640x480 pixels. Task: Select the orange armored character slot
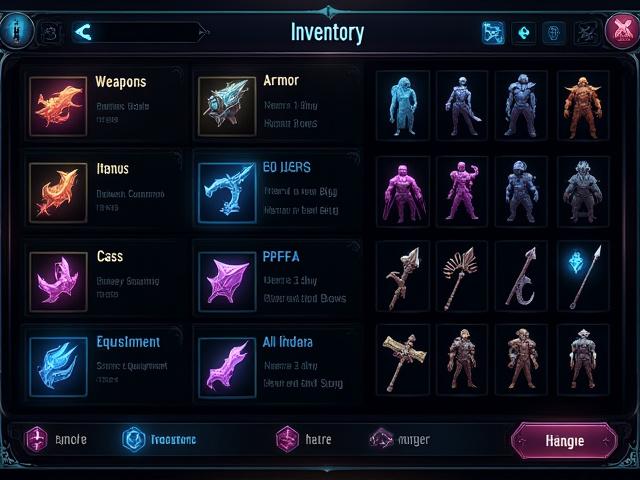pos(582,106)
